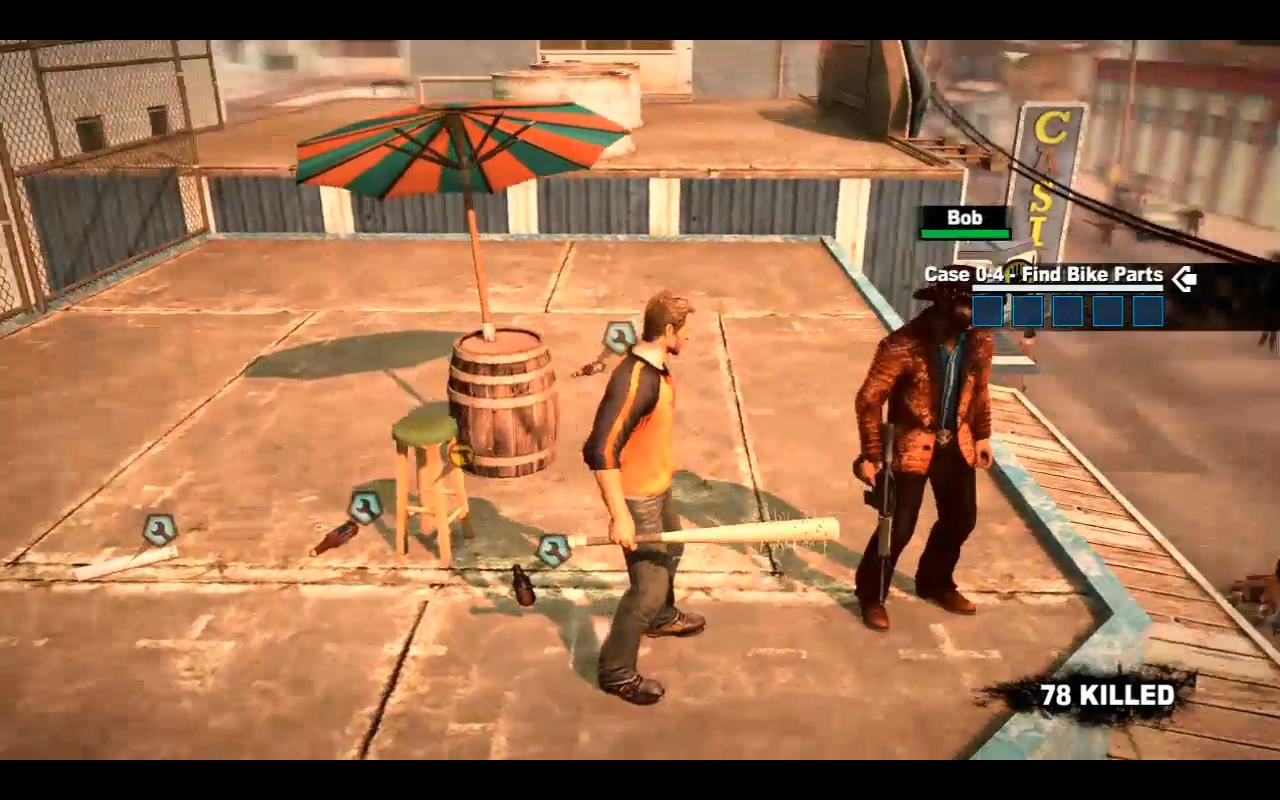
Task: Click the wrench icon beneath the baseball bat
Action: (x=556, y=548)
